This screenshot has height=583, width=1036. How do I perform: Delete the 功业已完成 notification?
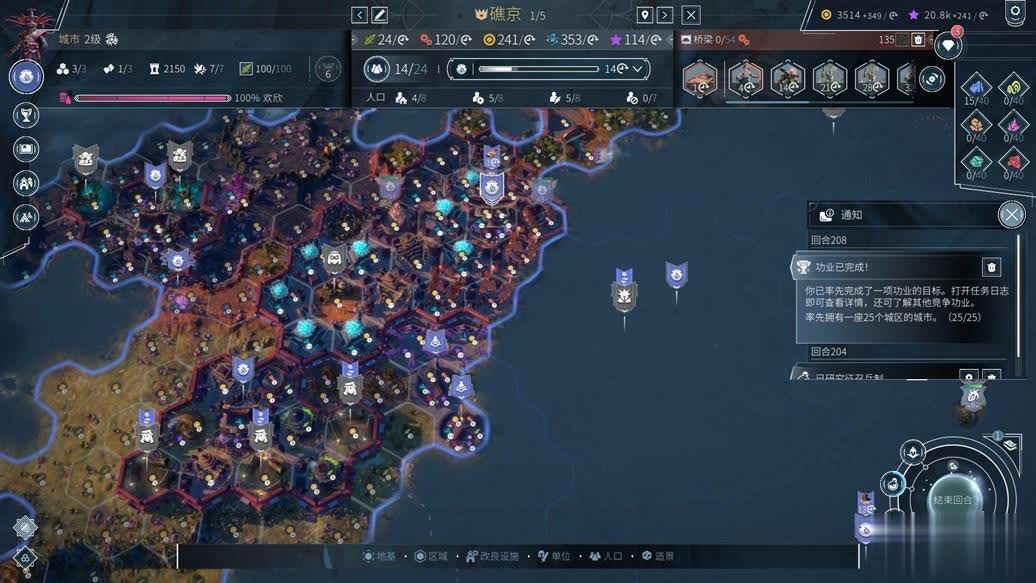tap(991, 267)
